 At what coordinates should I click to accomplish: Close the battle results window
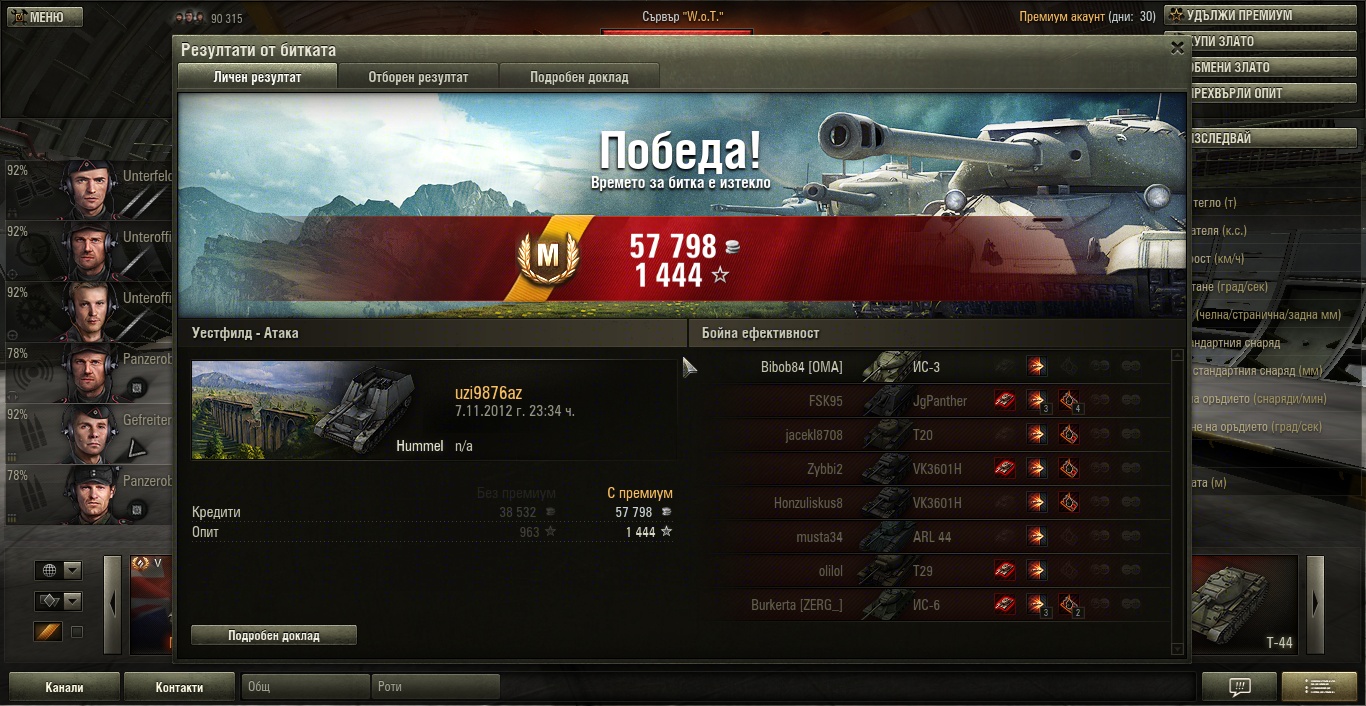(x=1176, y=47)
